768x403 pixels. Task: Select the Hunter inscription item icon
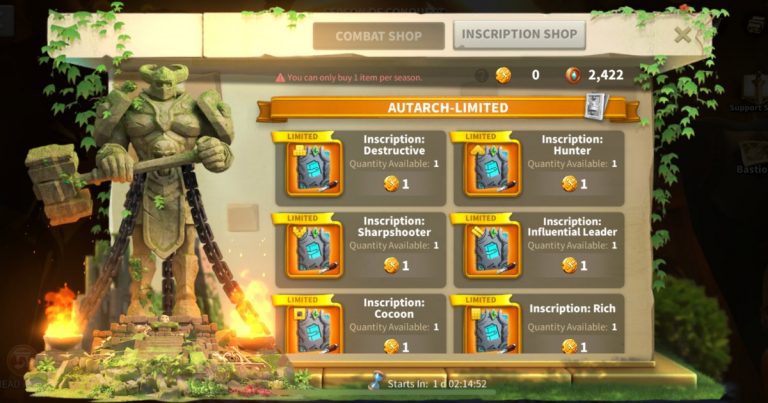coord(492,168)
